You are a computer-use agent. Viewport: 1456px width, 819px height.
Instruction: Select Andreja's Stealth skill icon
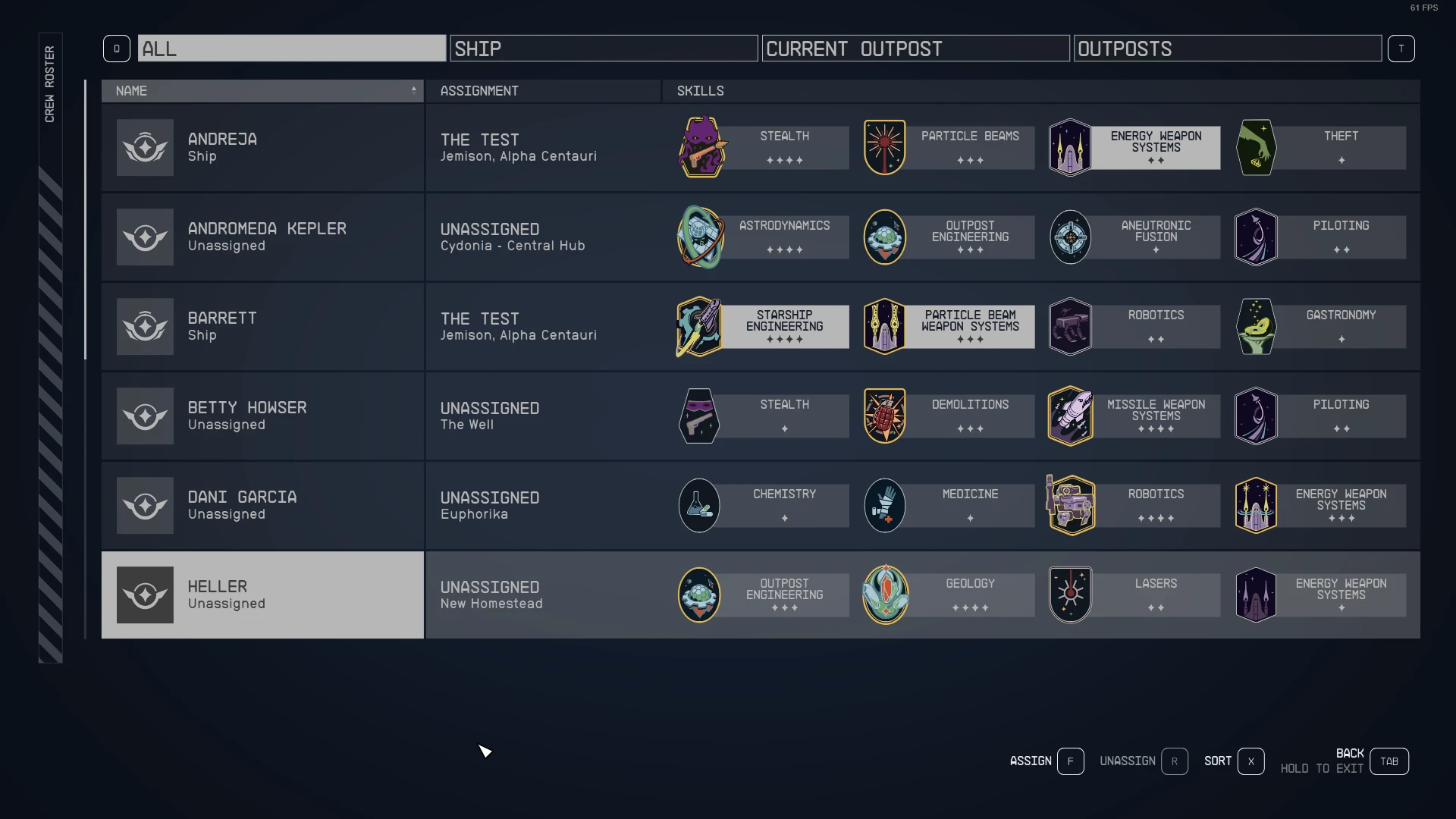coord(699,147)
